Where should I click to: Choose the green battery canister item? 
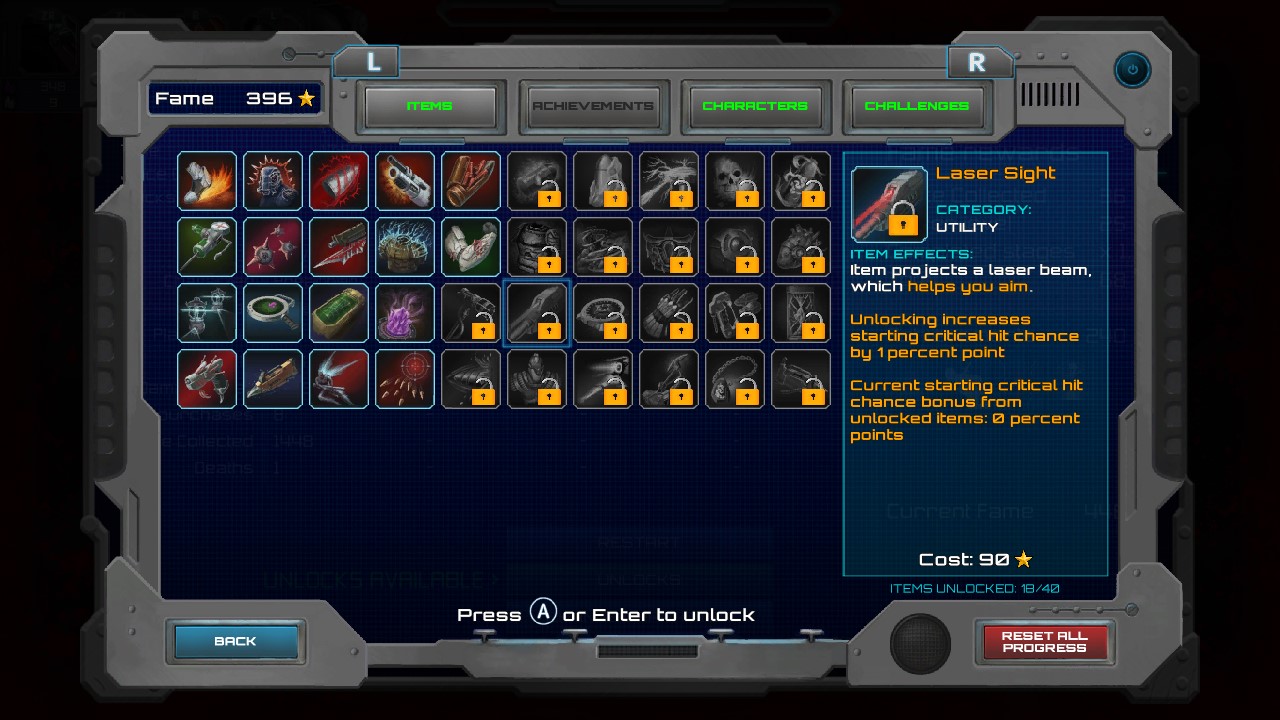pos(339,313)
